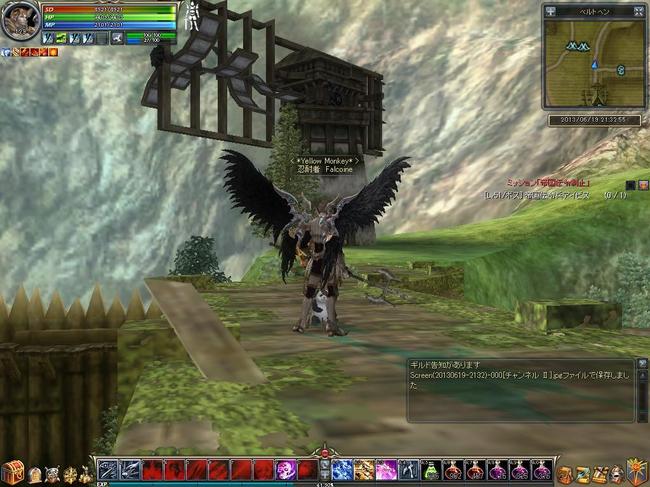Expand the minimap with its top-right button
The image size is (650, 487).
coord(640,10)
